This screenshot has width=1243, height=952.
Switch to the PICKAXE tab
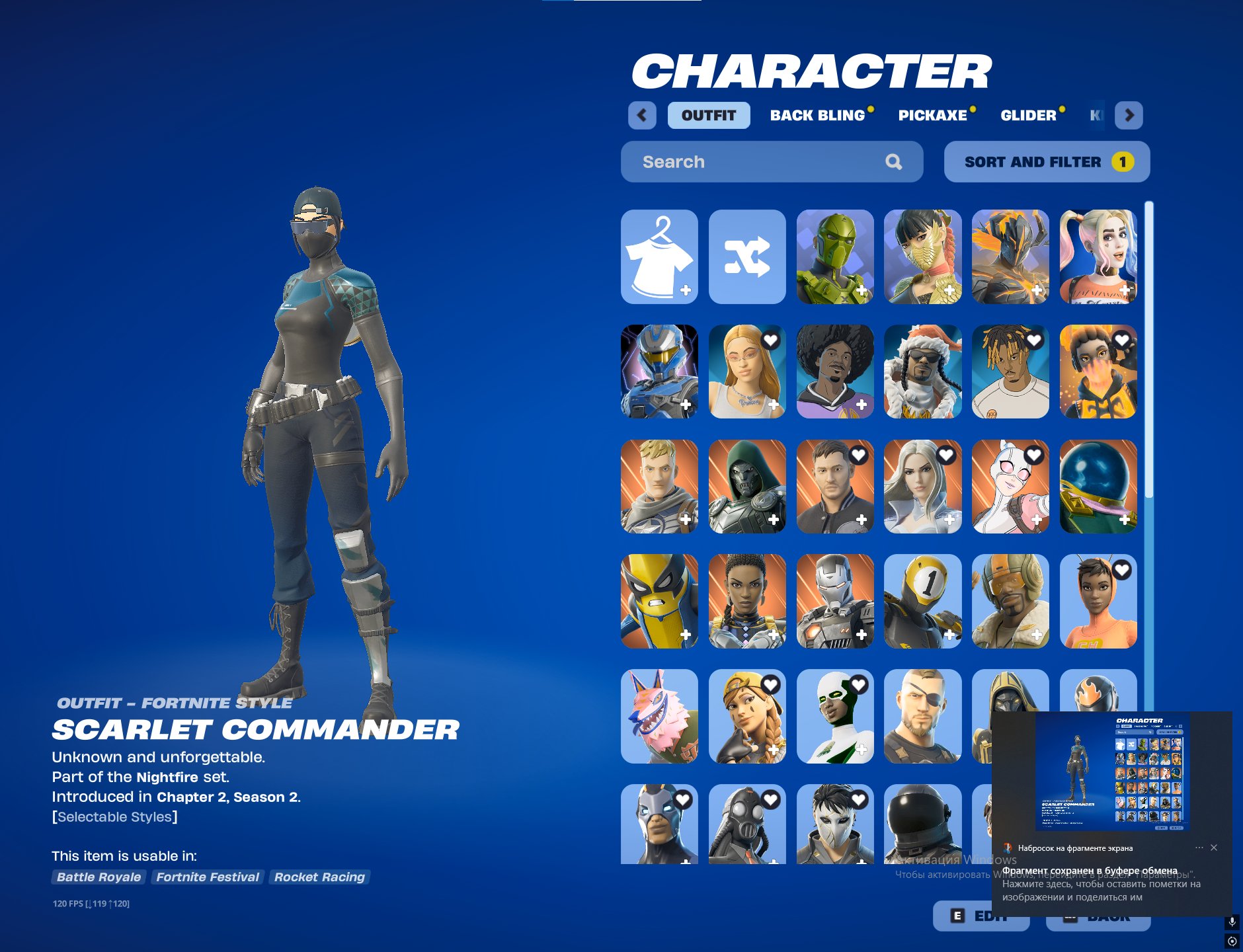click(932, 115)
